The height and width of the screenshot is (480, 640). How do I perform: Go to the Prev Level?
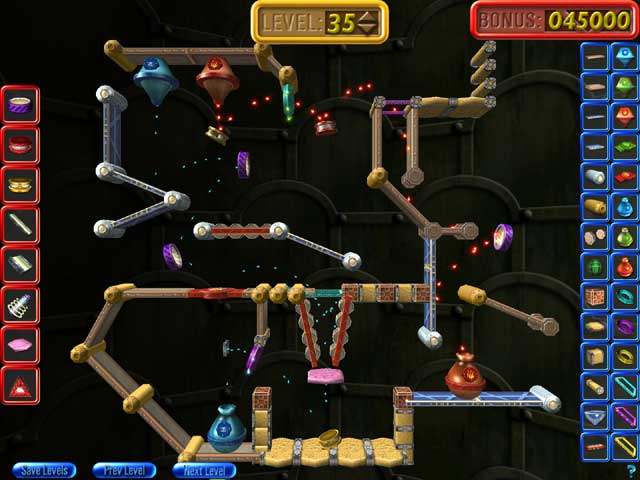(124, 470)
